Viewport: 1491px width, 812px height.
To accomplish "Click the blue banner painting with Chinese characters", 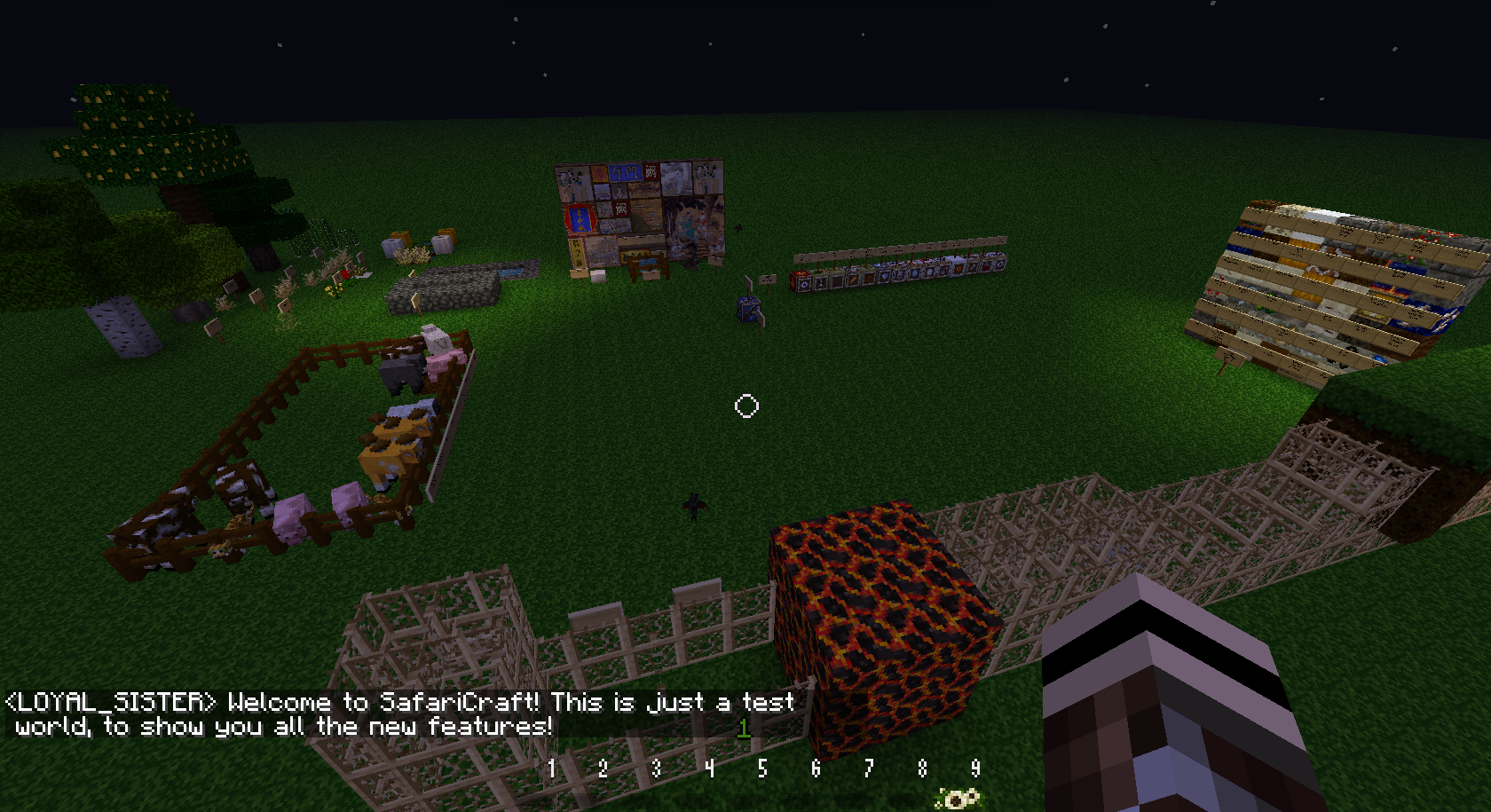I will [x=627, y=172].
